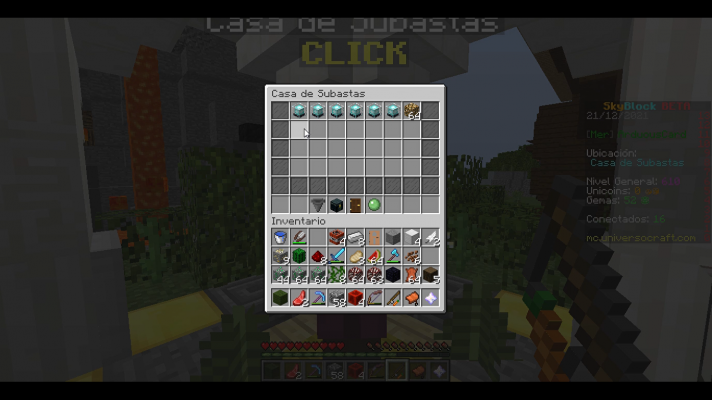The height and width of the screenshot is (400, 712).
Task: Select the nether star item
Action: click(430, 297)
